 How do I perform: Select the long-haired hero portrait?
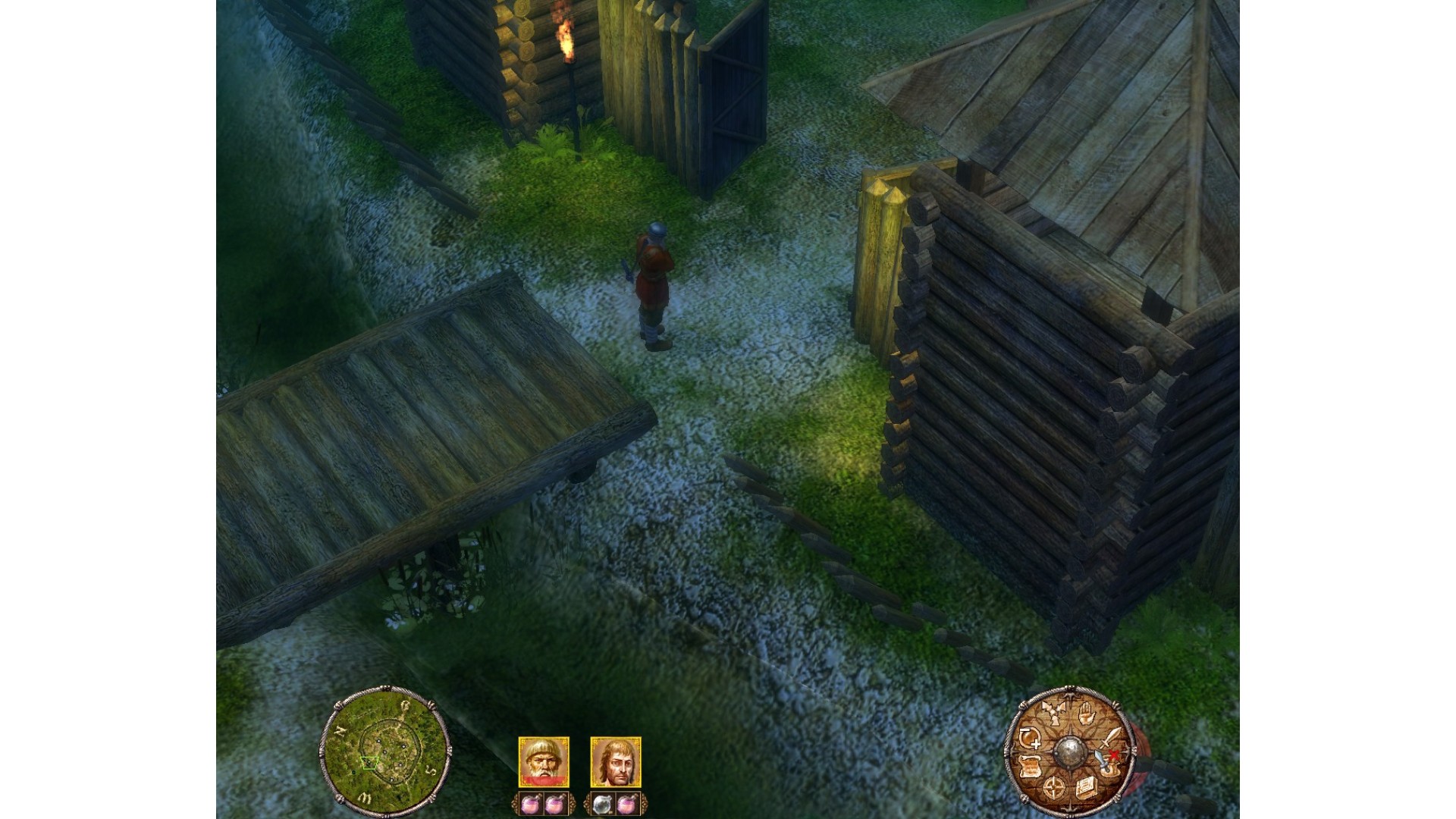pos(615,761)
